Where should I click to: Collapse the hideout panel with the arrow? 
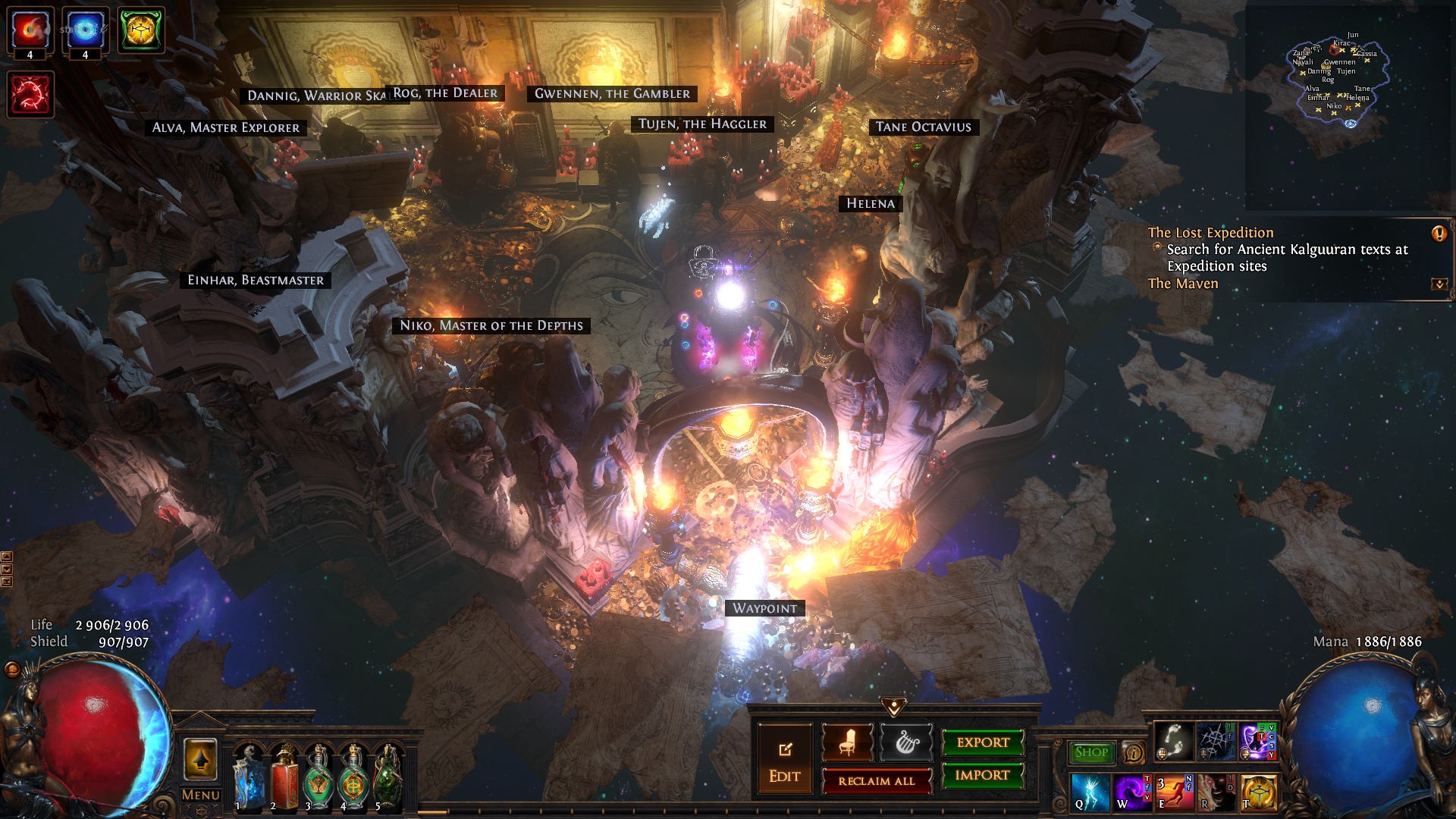(894, 708)
